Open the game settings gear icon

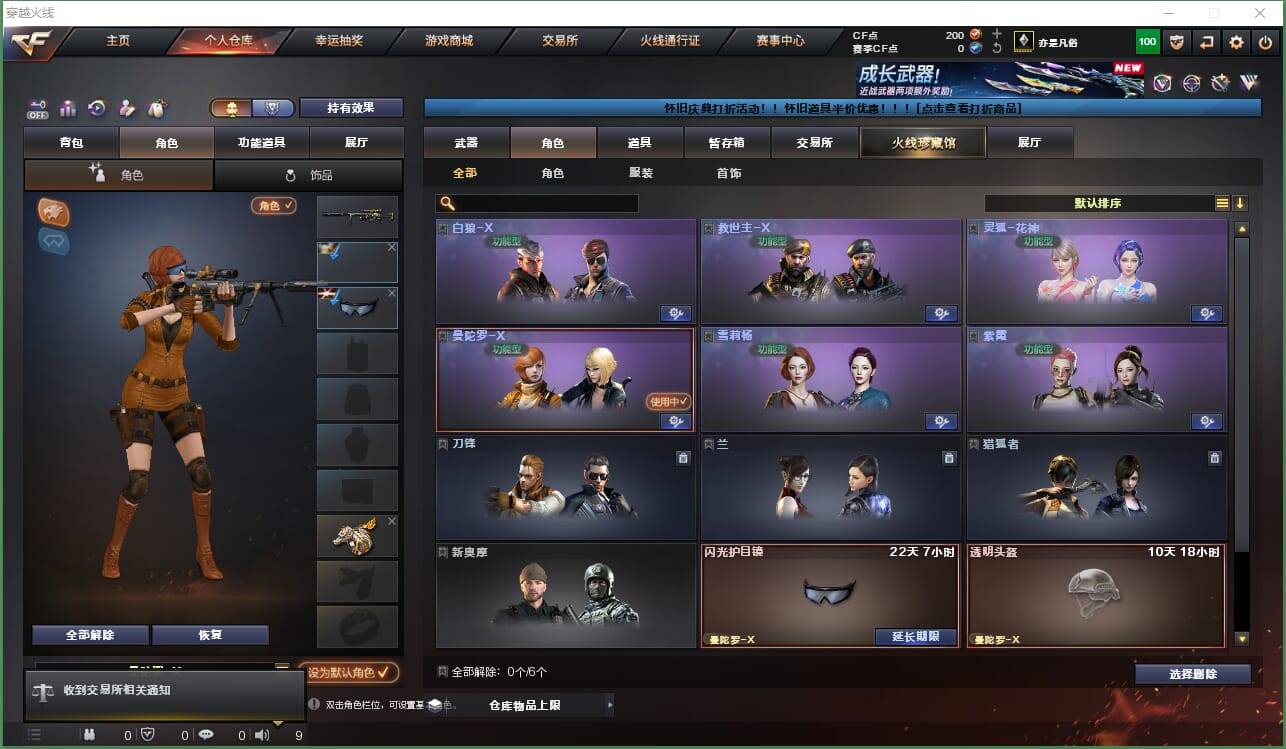[1236, 42]
